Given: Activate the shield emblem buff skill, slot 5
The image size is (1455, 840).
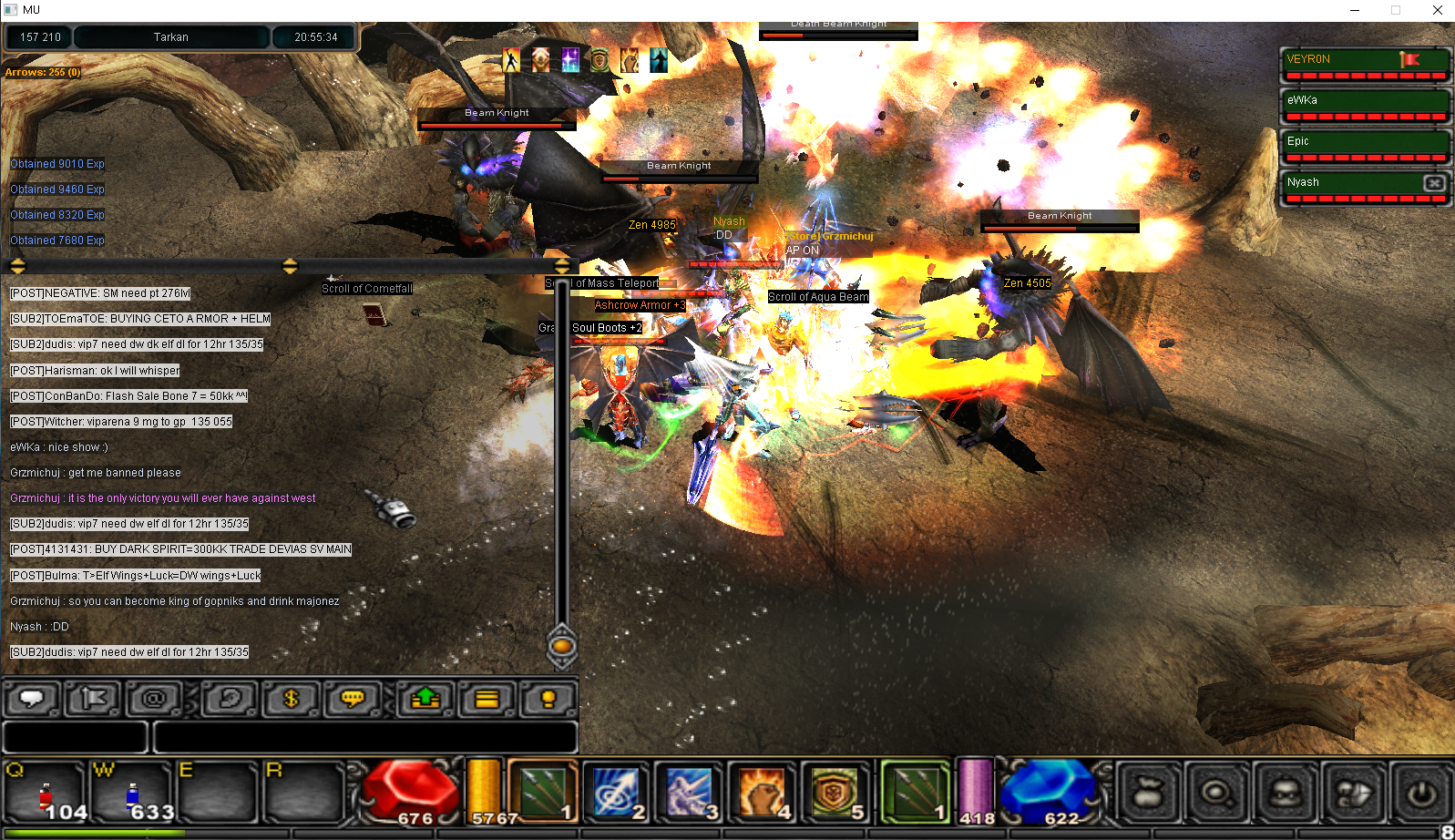Looking at the screenshot, I should click(832, 791).
